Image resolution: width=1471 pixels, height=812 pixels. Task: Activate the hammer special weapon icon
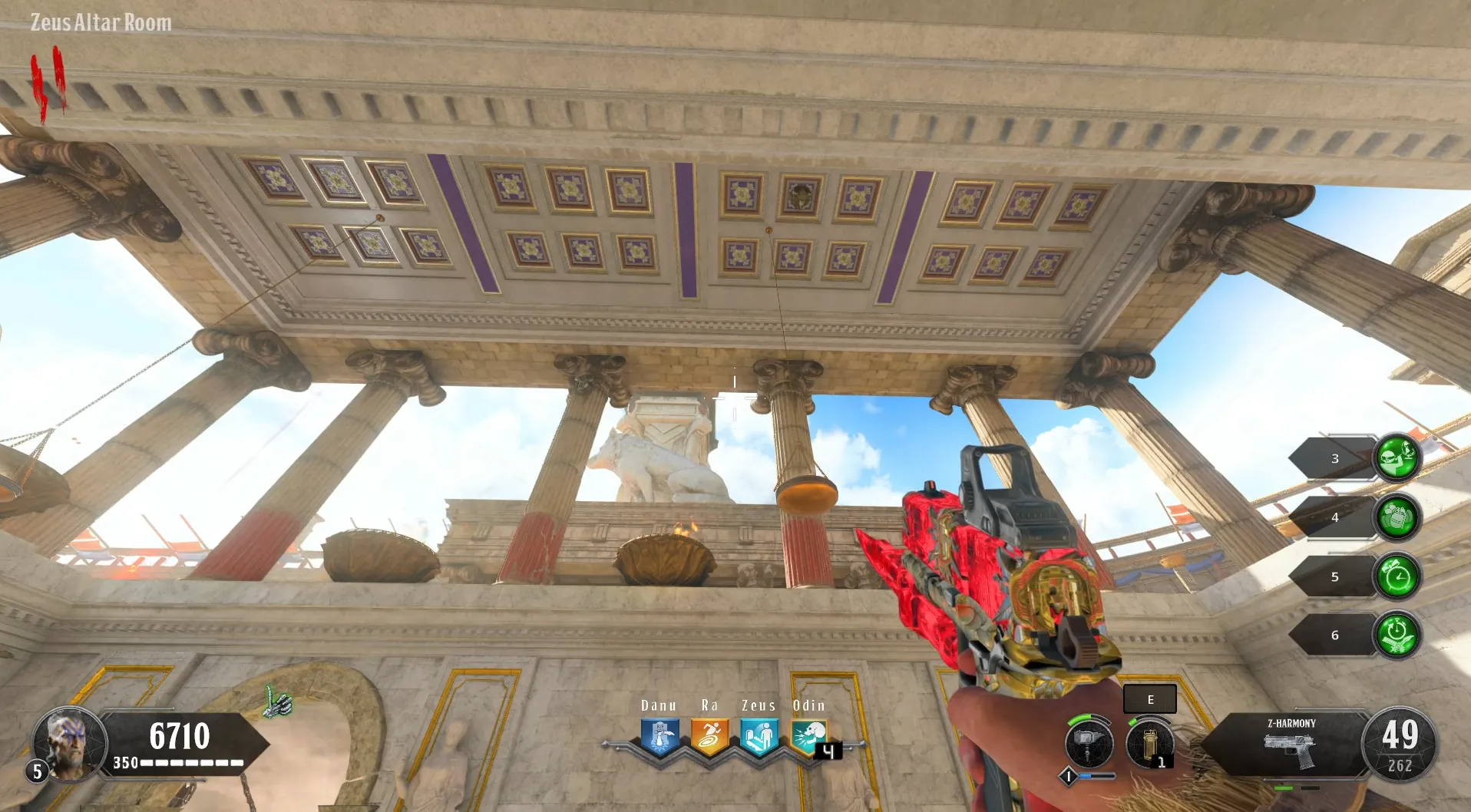pyautogui.click(x=1089, y=743)
